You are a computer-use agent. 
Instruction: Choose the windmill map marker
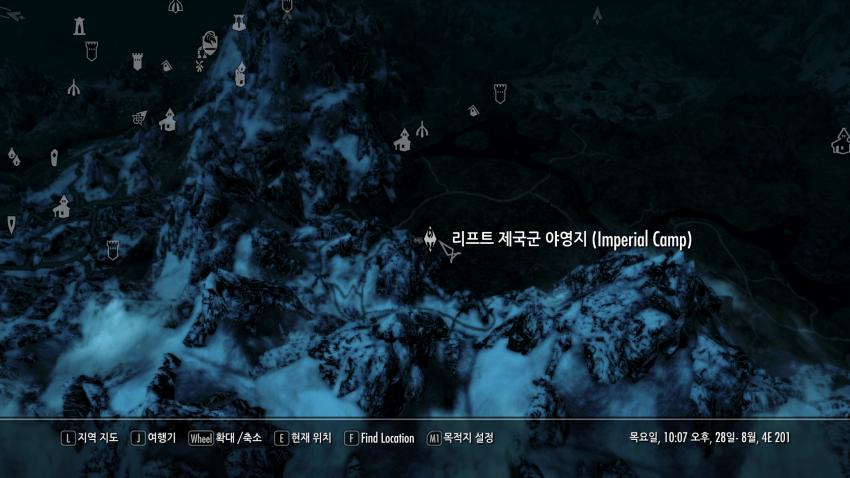coord(198,66)
